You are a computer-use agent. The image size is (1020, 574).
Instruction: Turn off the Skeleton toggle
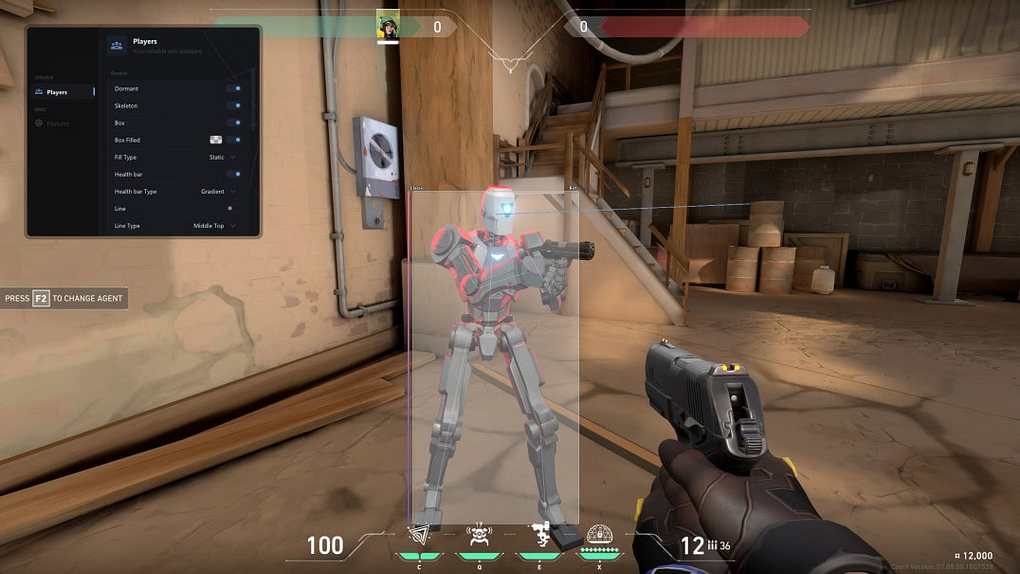[234, 106]
